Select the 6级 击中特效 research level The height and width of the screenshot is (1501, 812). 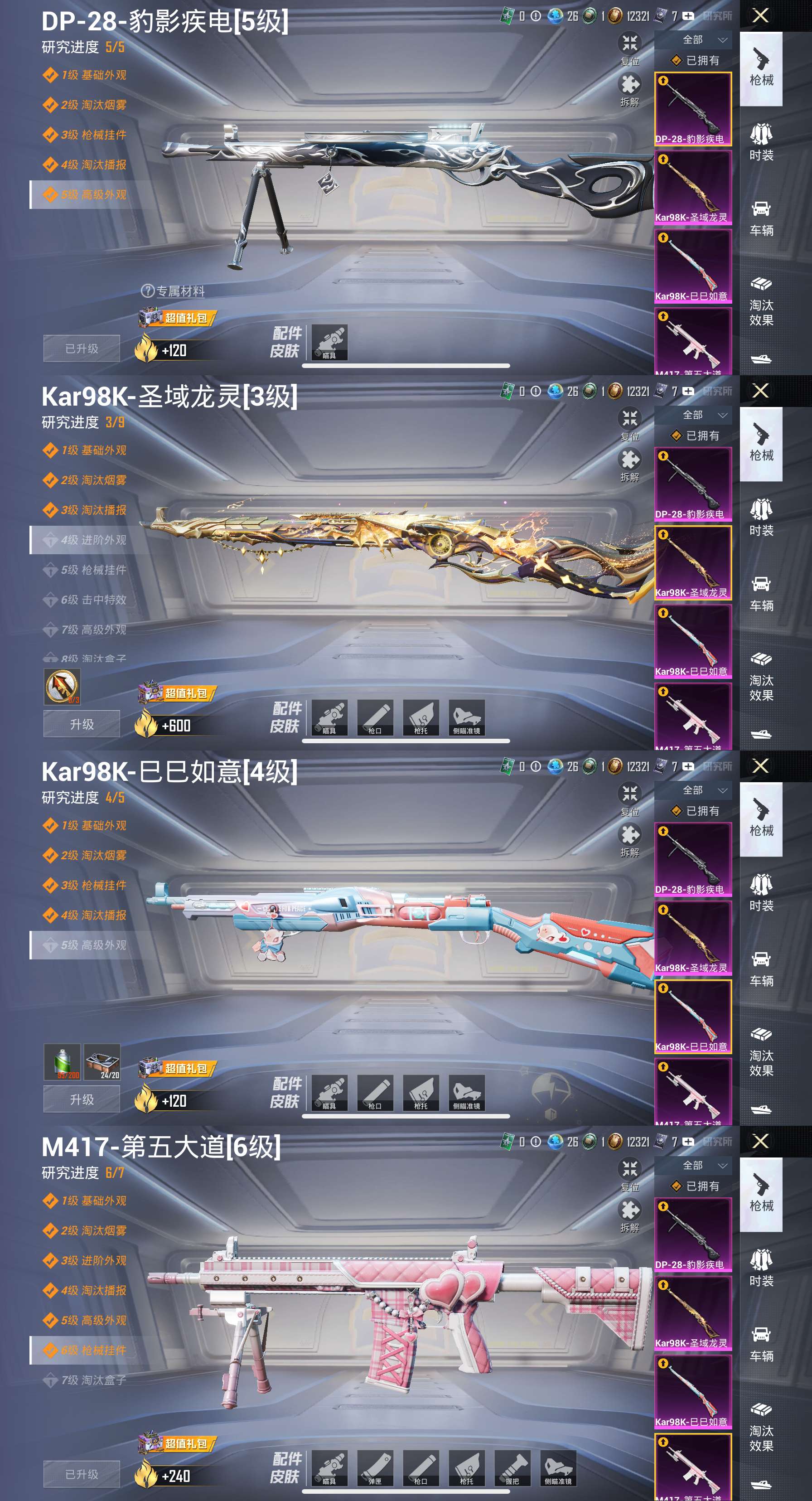click(x=93, y=600)
